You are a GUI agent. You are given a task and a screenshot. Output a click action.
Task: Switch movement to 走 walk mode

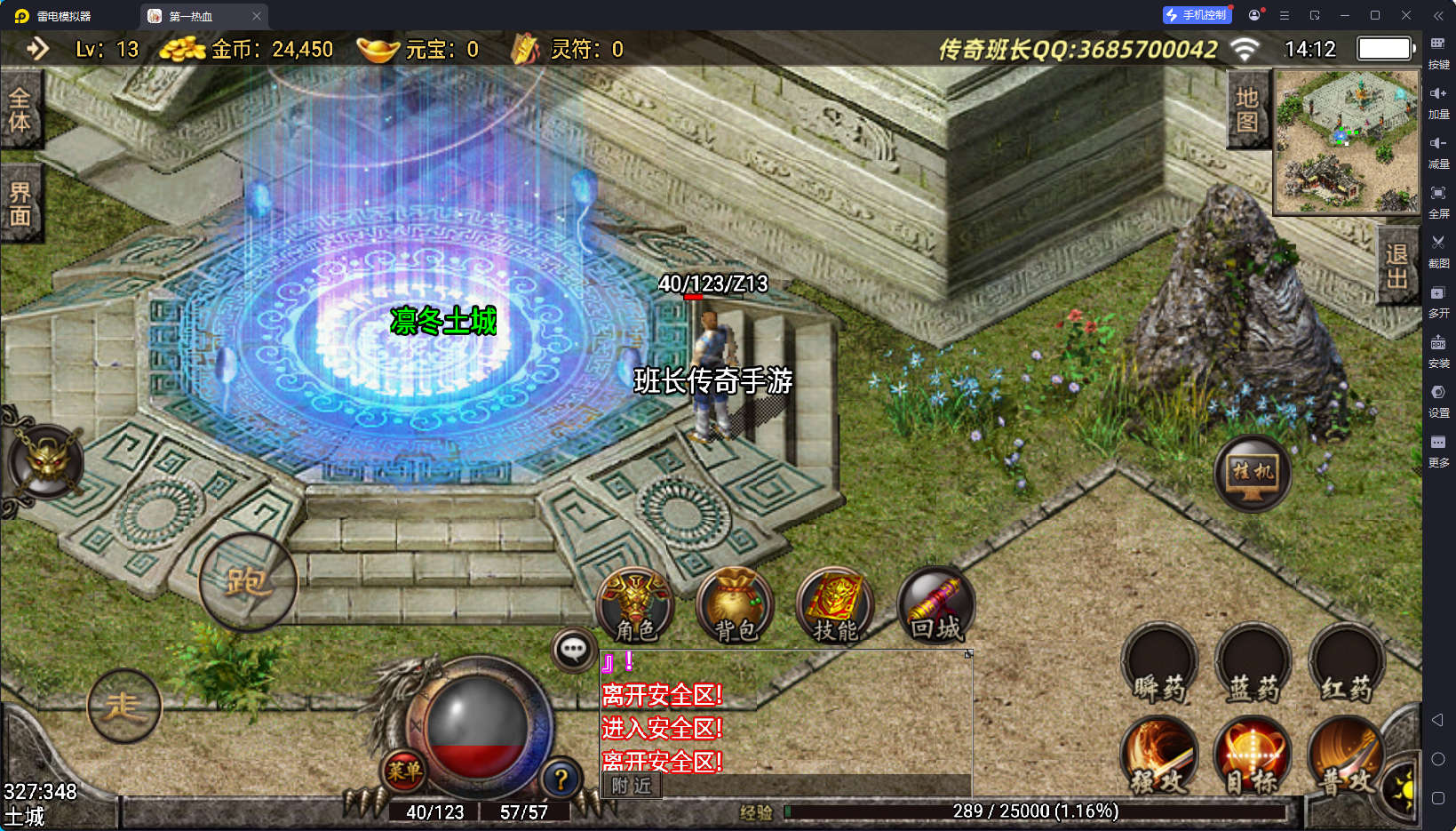124,707
